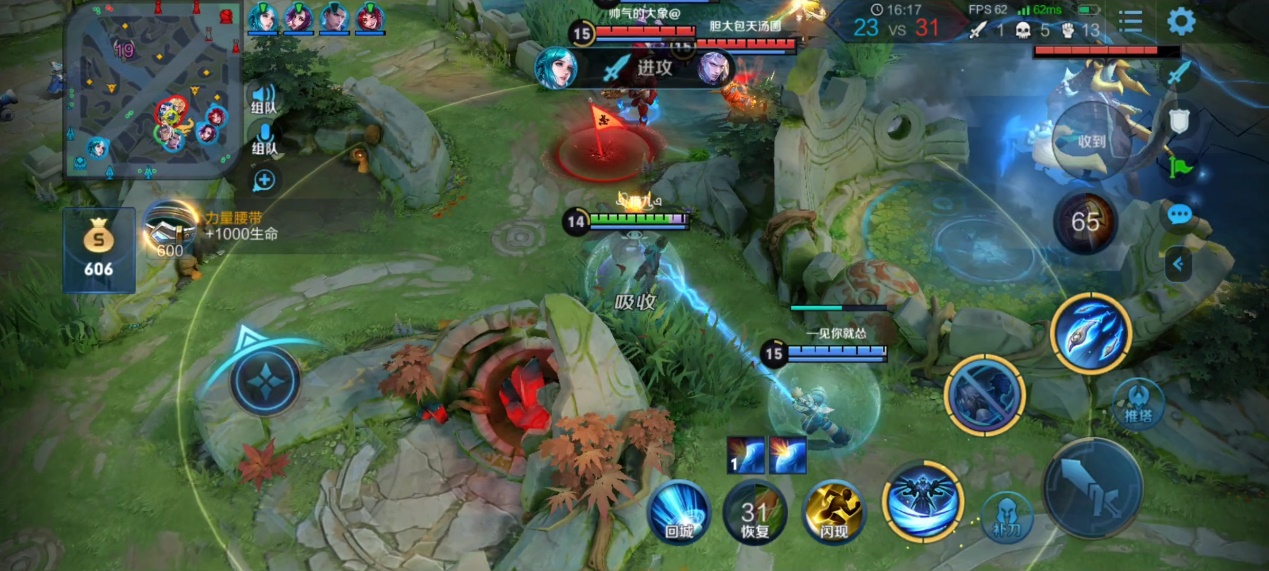Image resolution: width=1269 pixels, height=571 pixels.
Task: Select the 补刀 last-hit button
Action: [x=1006, y=517]
